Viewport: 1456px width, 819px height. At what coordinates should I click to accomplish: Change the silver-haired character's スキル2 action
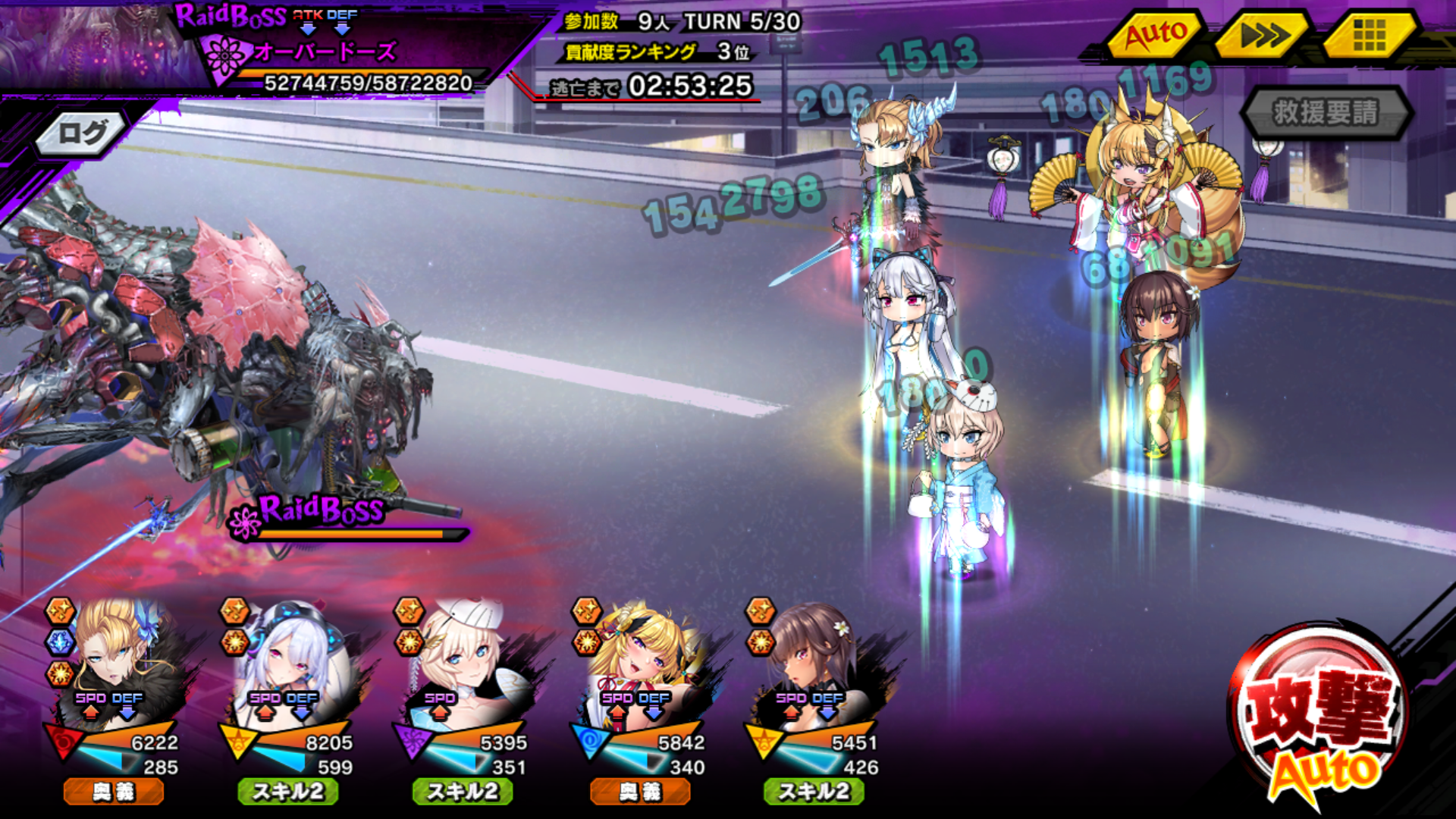[x=288, y=792]
